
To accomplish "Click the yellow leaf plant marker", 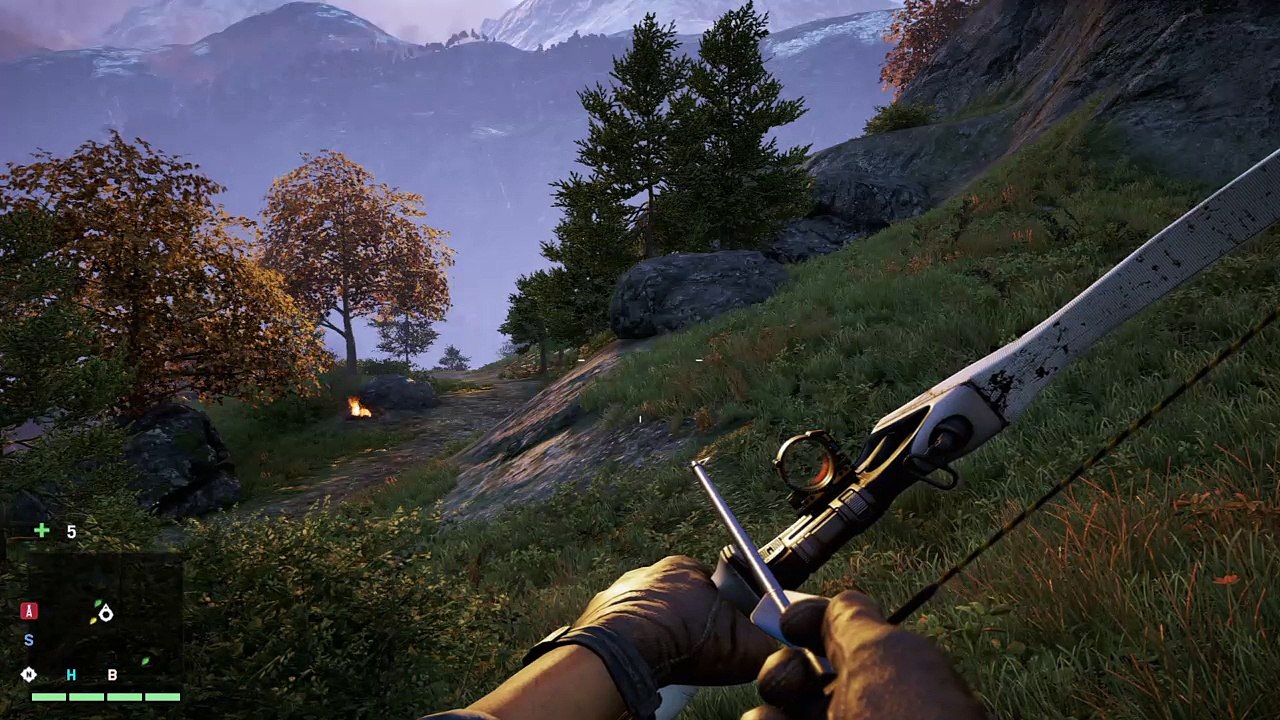I will coord(93,621).
